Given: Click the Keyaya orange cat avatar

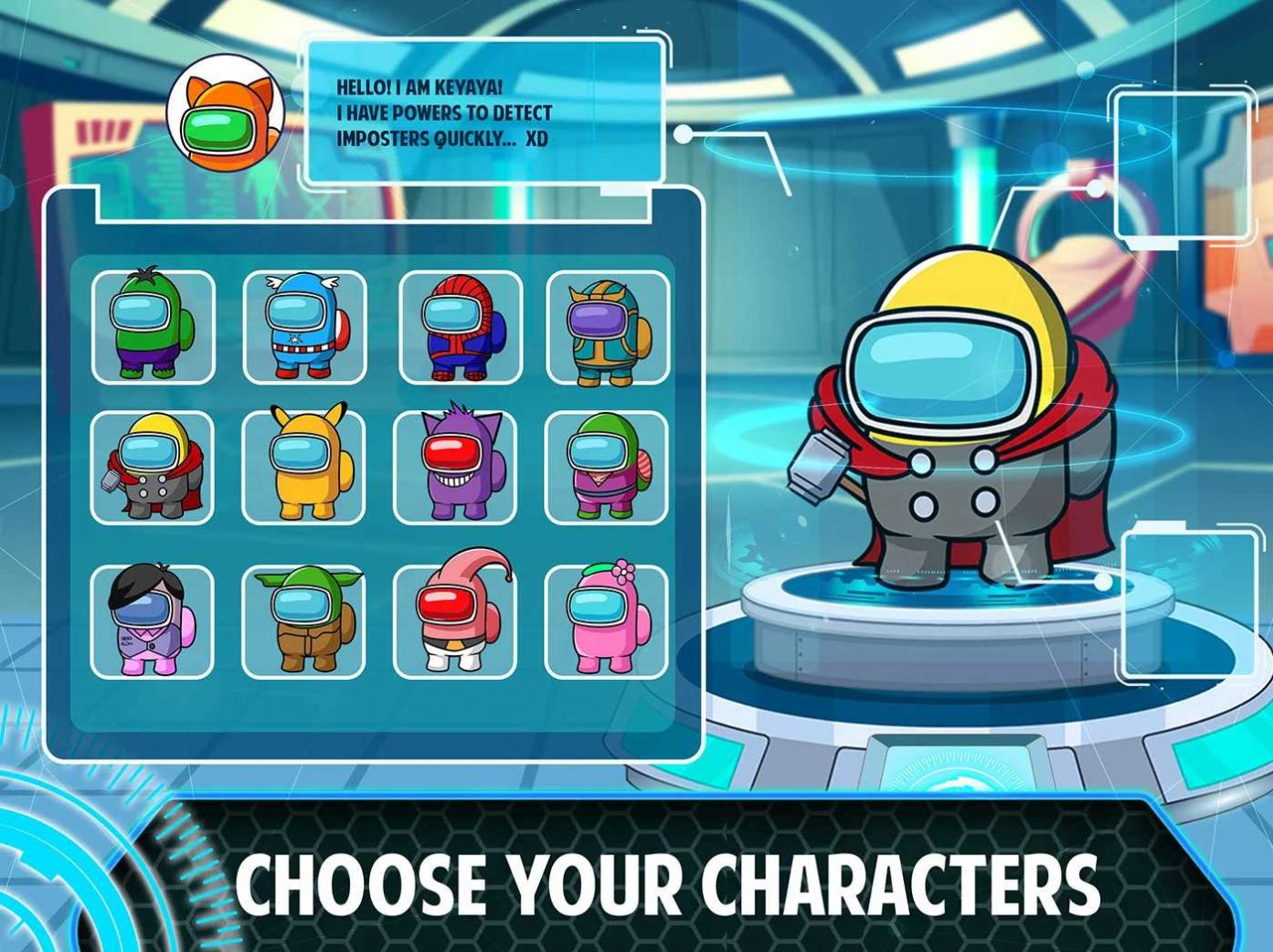Looking at the screenshot, I should coord(225,112).
